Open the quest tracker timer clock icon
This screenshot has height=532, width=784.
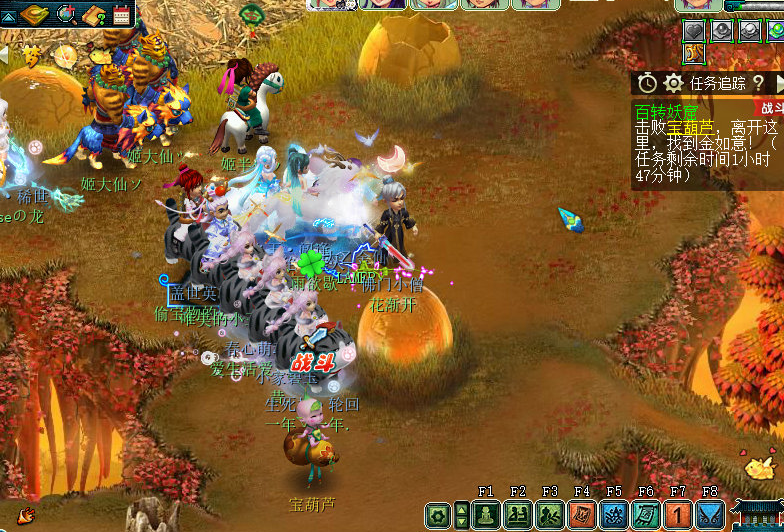pos(648,83)
